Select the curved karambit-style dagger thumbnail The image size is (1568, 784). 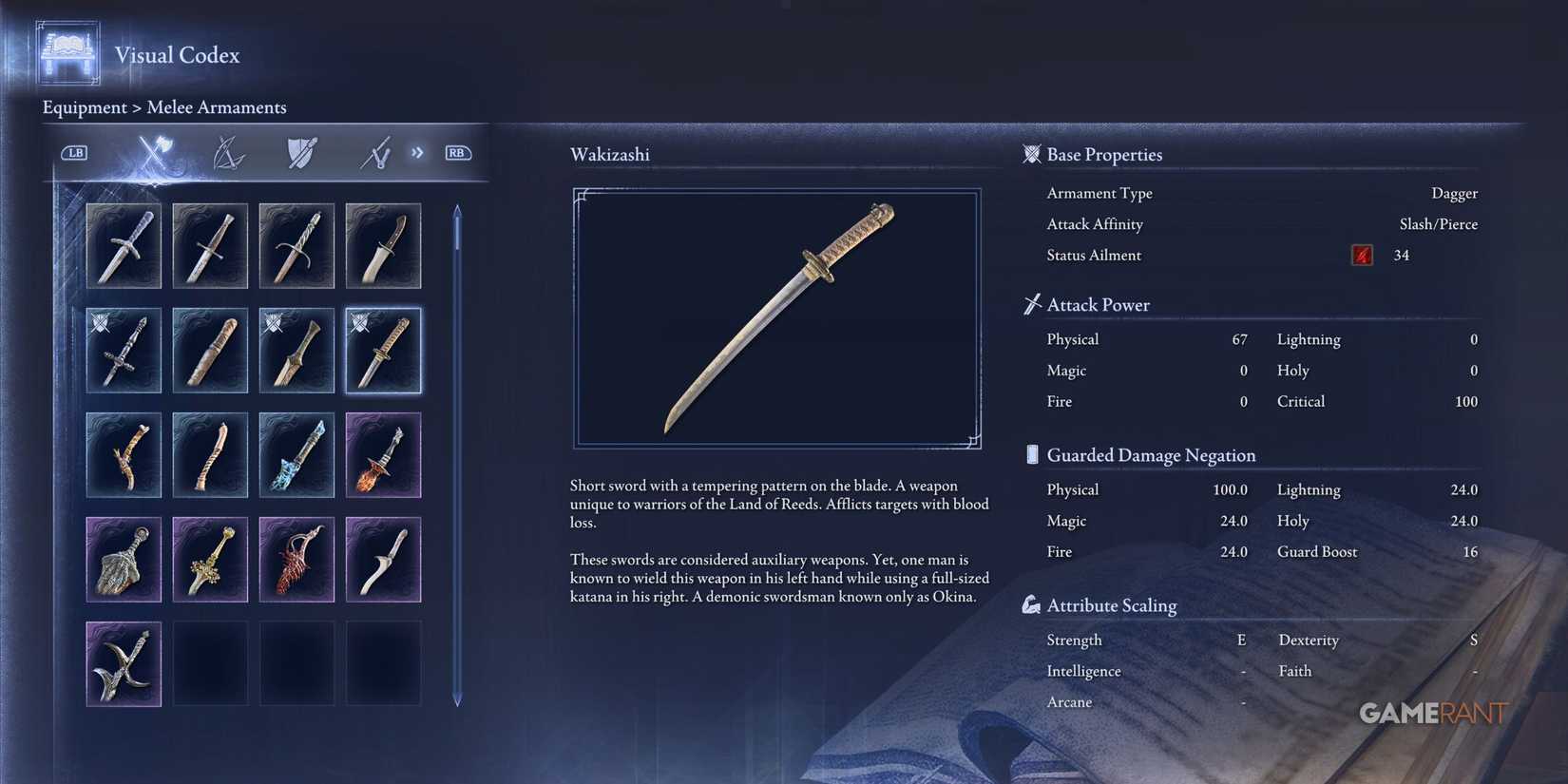(124, 663)
